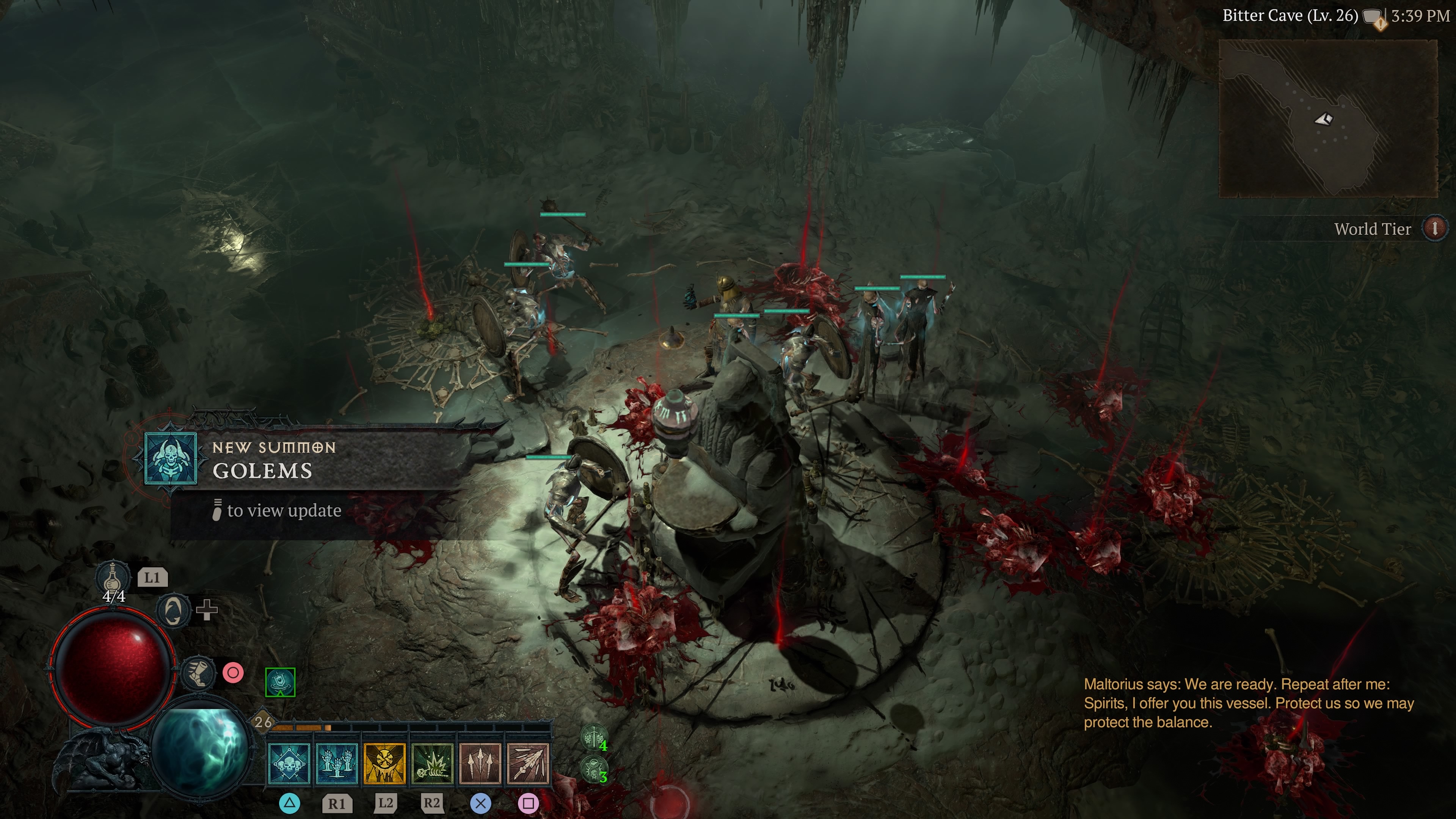Cast the green Corpse Explosion skill
1456x819 pixels.
click(432, 764)
